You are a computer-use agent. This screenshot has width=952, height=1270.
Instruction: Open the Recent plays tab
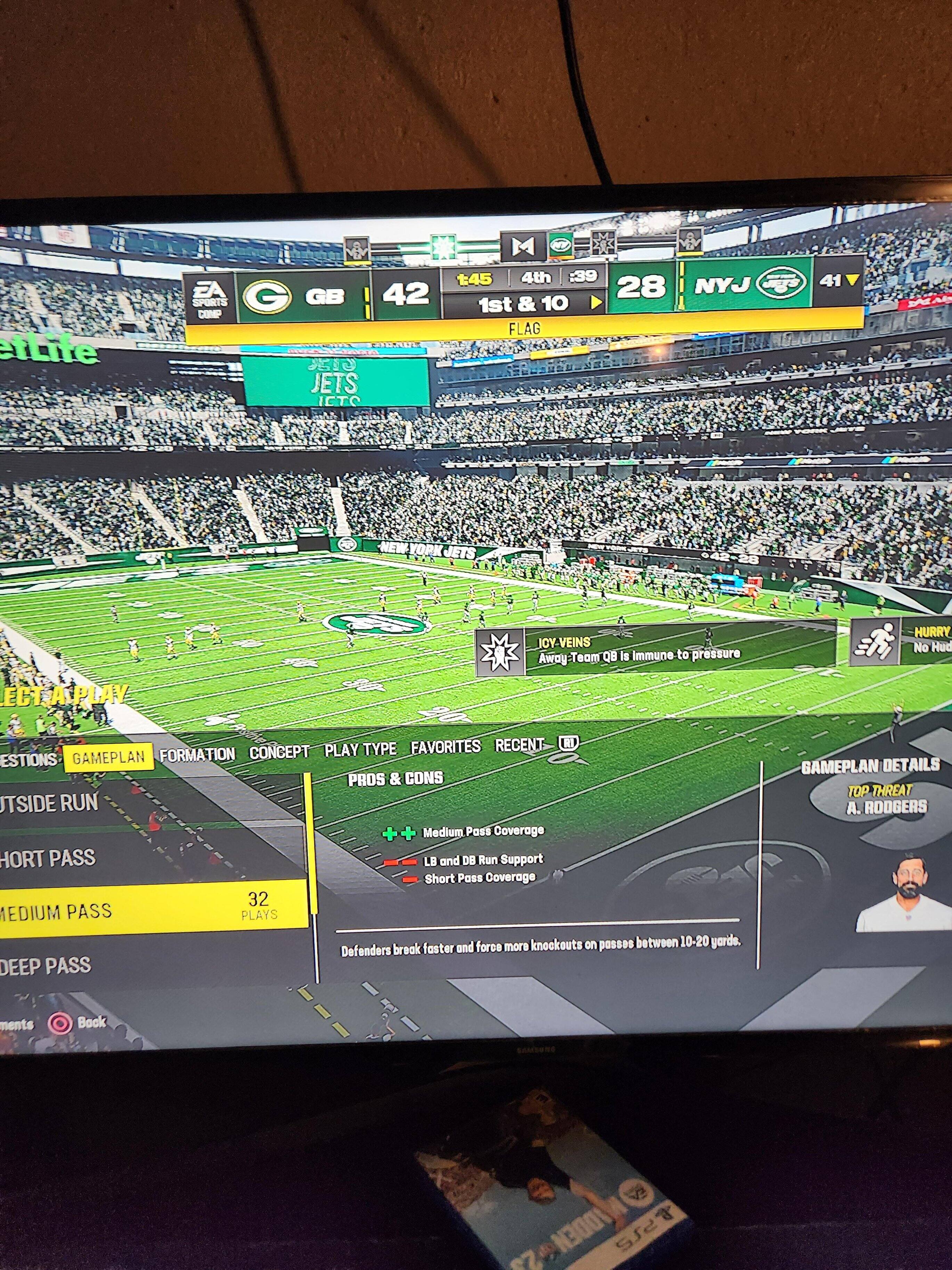519,745
